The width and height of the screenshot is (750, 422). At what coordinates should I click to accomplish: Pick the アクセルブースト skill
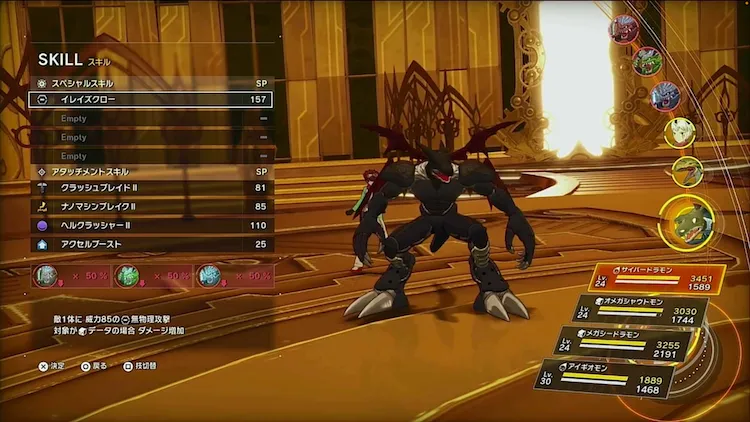(150, 244)
